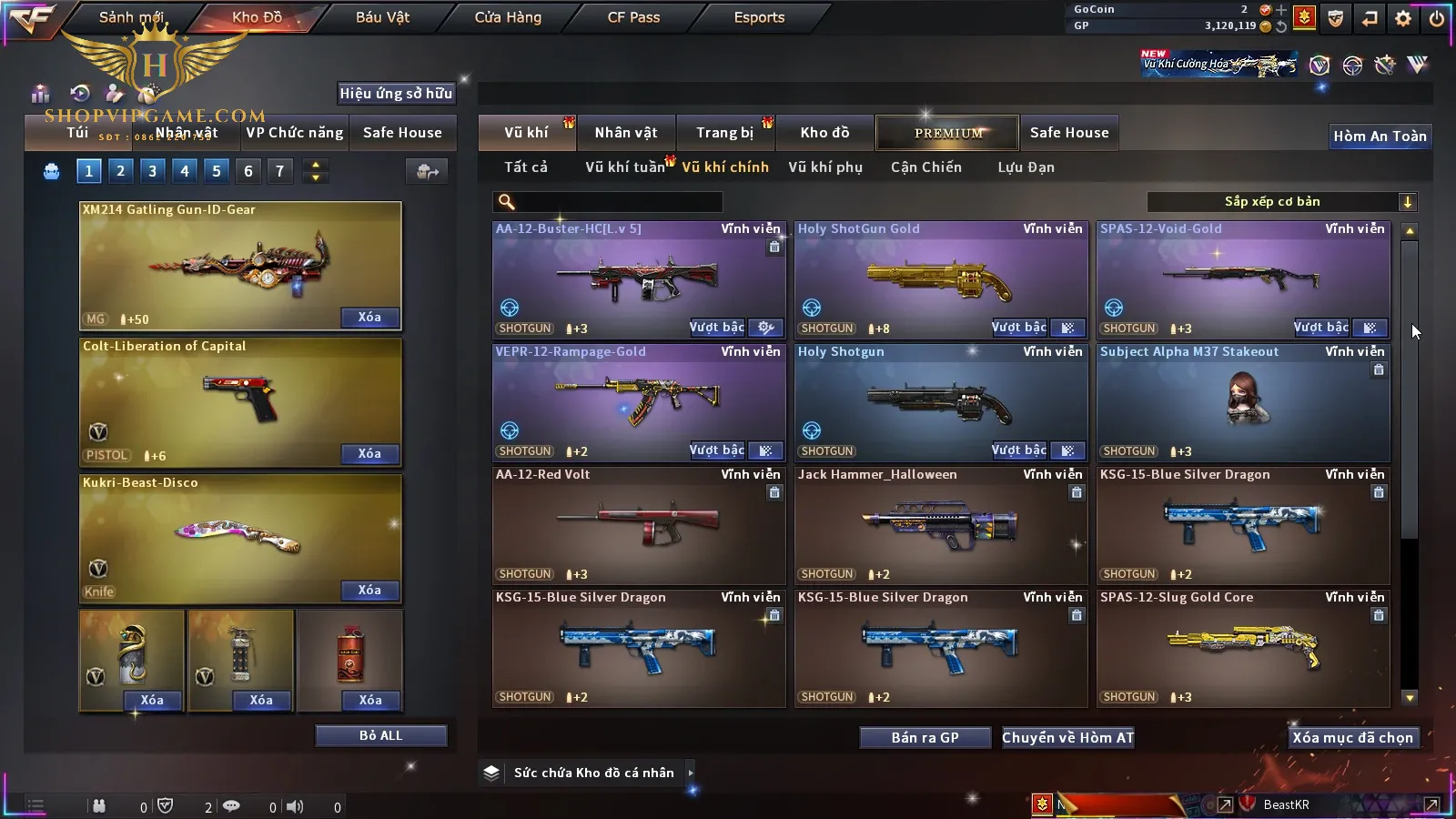Choose the Jack Hammer_Halloween shotgun
The image size is (1456, 819).
pos(941,526)
